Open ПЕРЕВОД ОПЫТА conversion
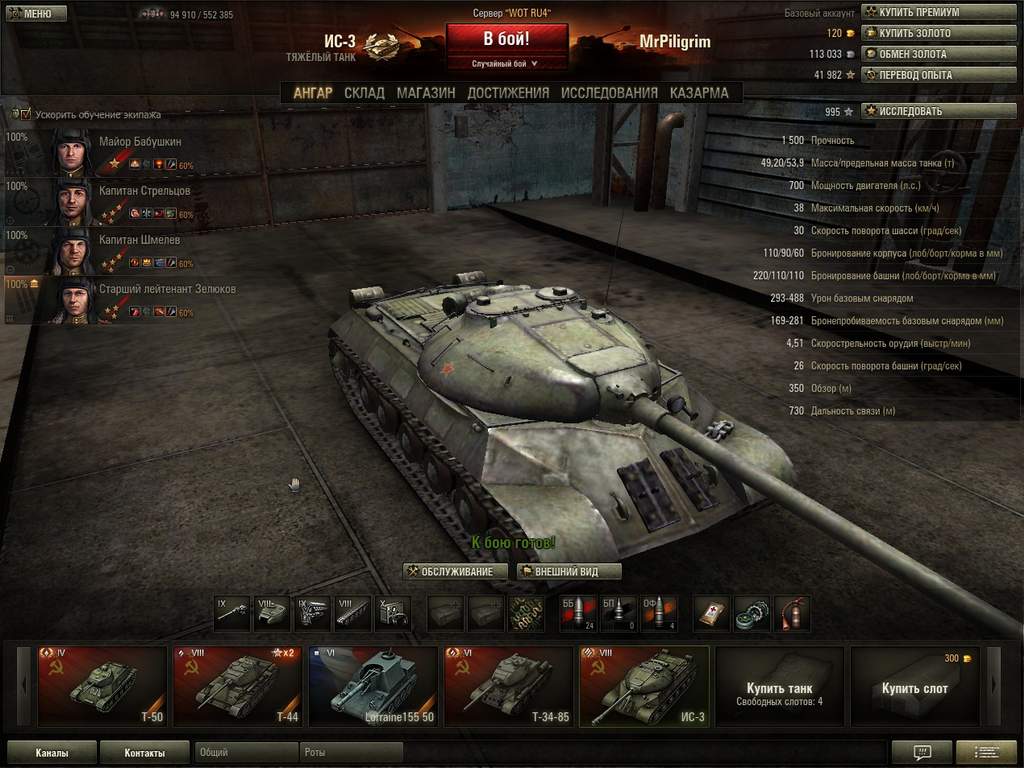The image size is (1024, 768). [938, 75]
